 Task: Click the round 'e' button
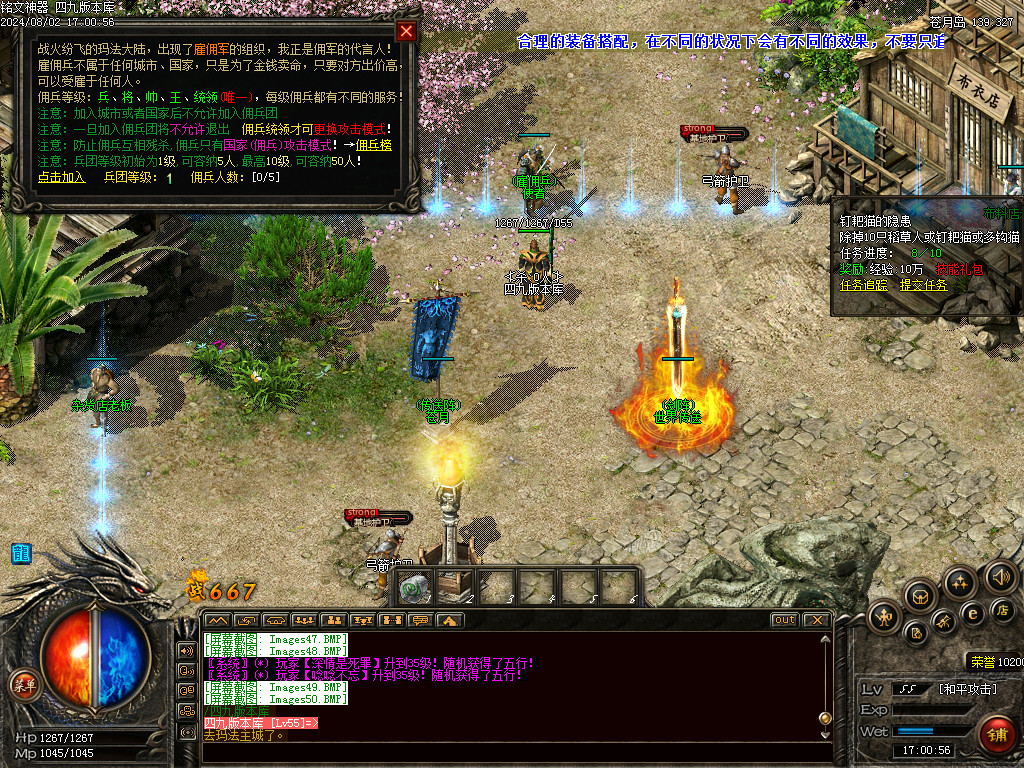pos(972,613)
